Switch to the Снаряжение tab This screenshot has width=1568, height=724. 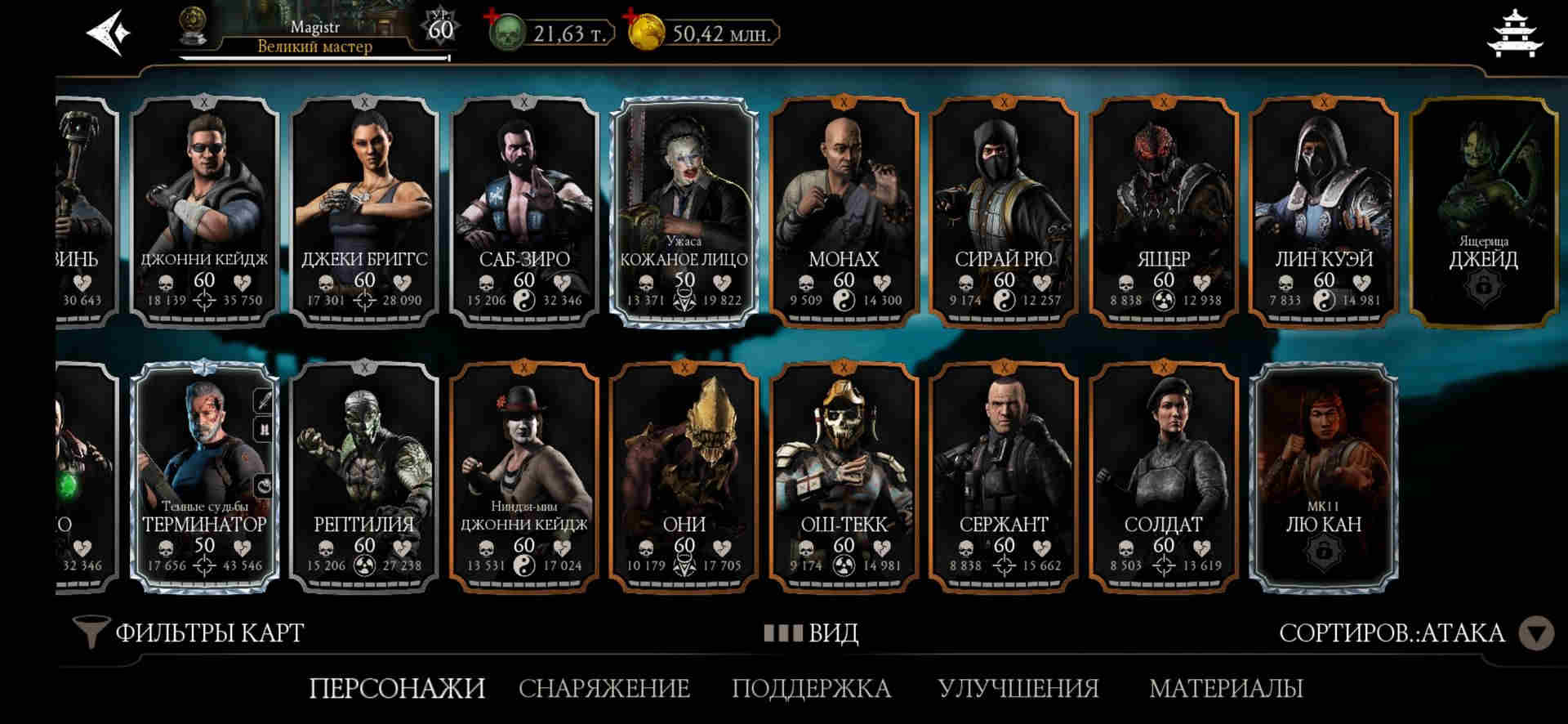click(x=604, y=688)
